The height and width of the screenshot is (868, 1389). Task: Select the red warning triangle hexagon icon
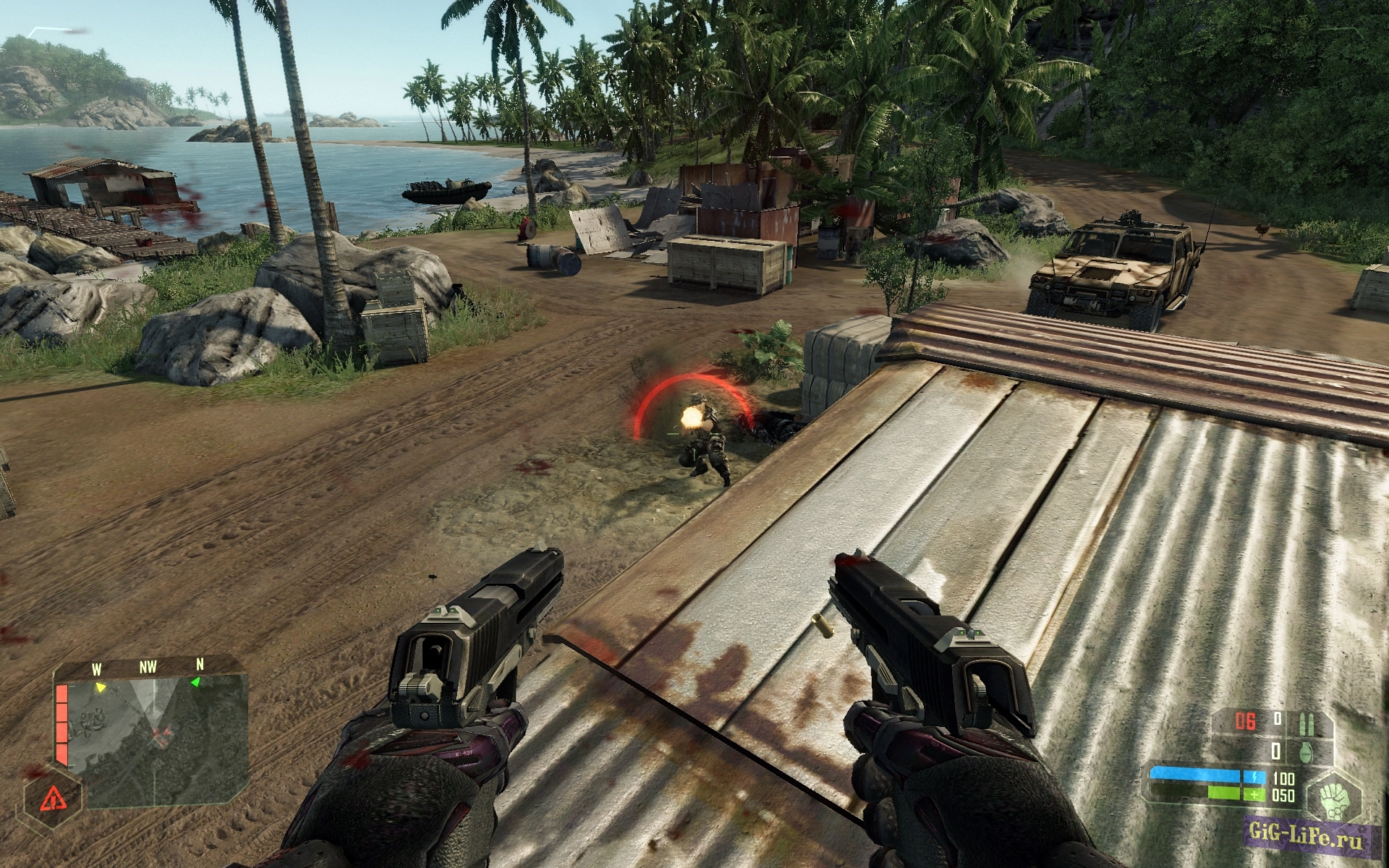(x=52, y=799)
